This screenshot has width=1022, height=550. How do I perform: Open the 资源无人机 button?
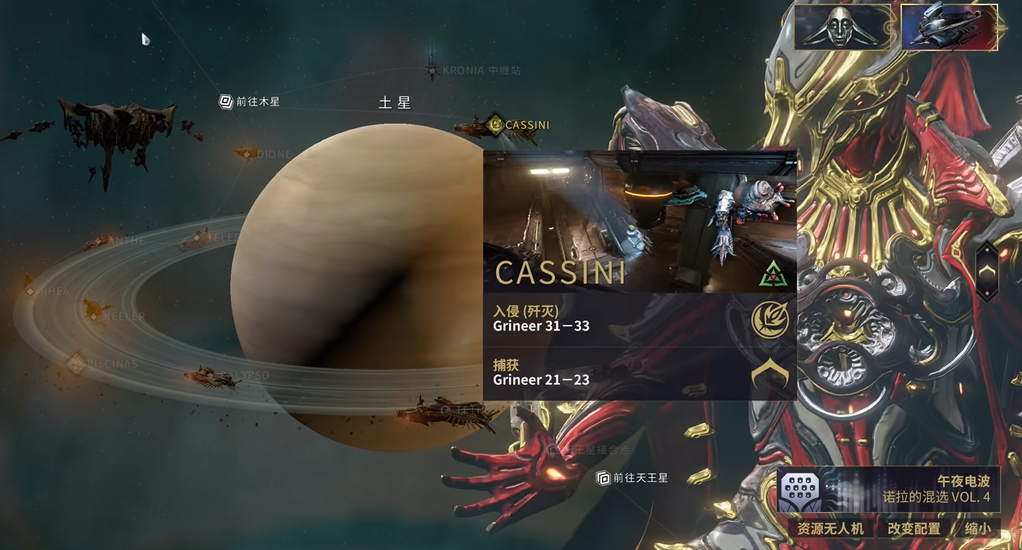pos(830,528)
